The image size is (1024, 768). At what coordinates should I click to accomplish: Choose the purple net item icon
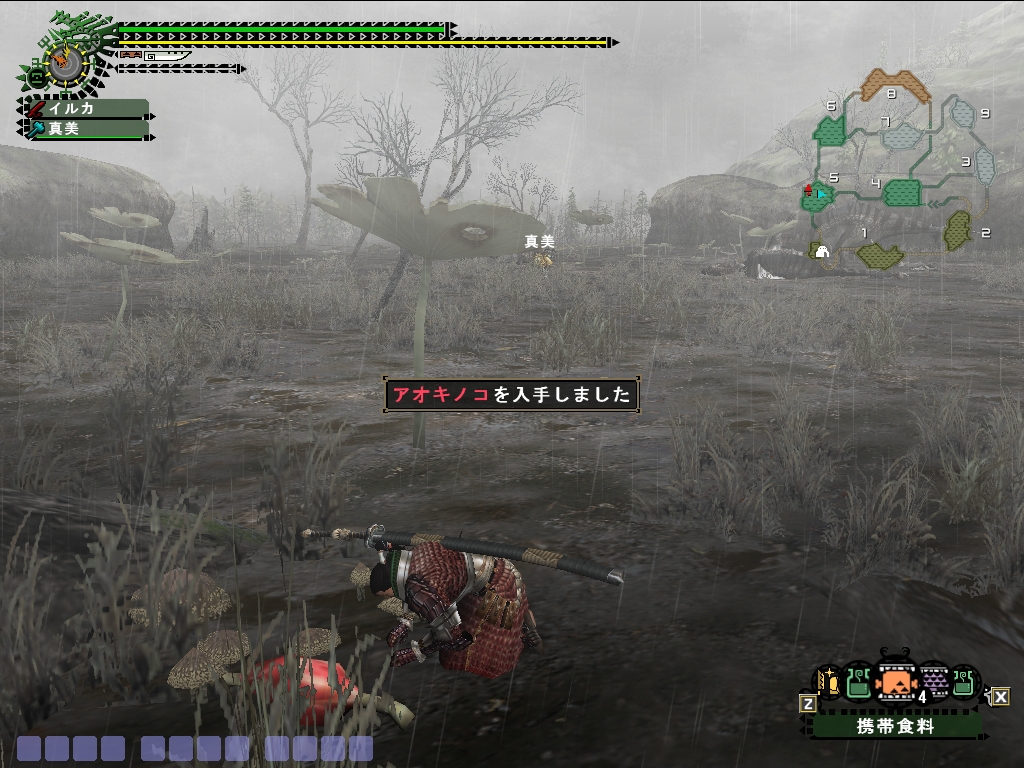(933, 682)
